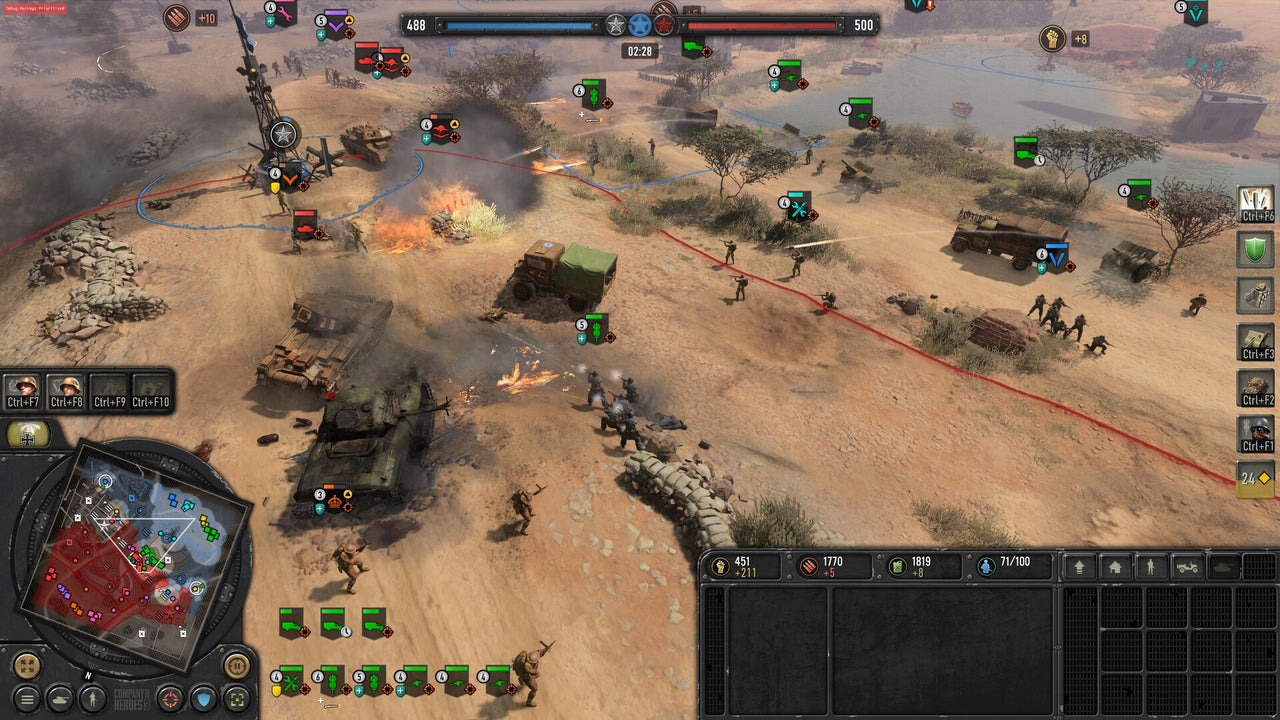This screenshot has width=1280, height=720.
Task: Toggle the upgrade arrow filter in bottom bar
Action: coord(1080,567)
